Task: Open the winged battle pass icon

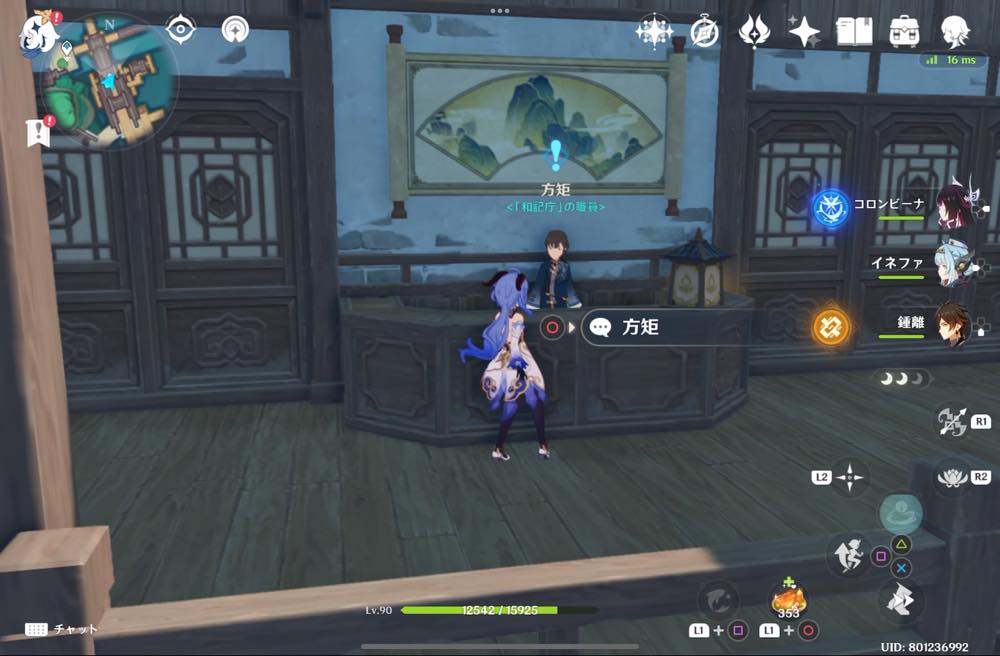Action: [x=754, y=31]
